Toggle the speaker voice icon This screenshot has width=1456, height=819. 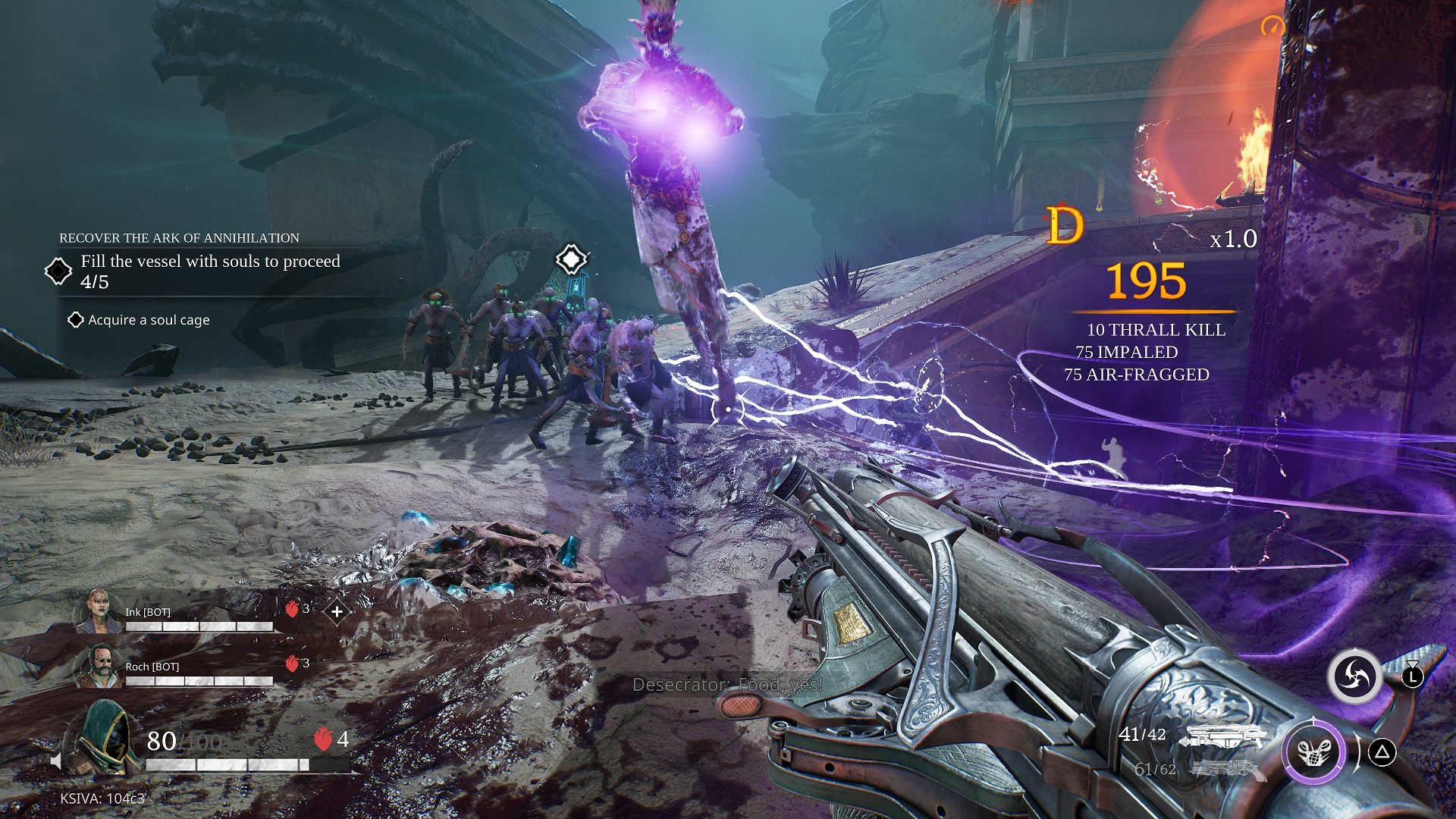point(57,761)
